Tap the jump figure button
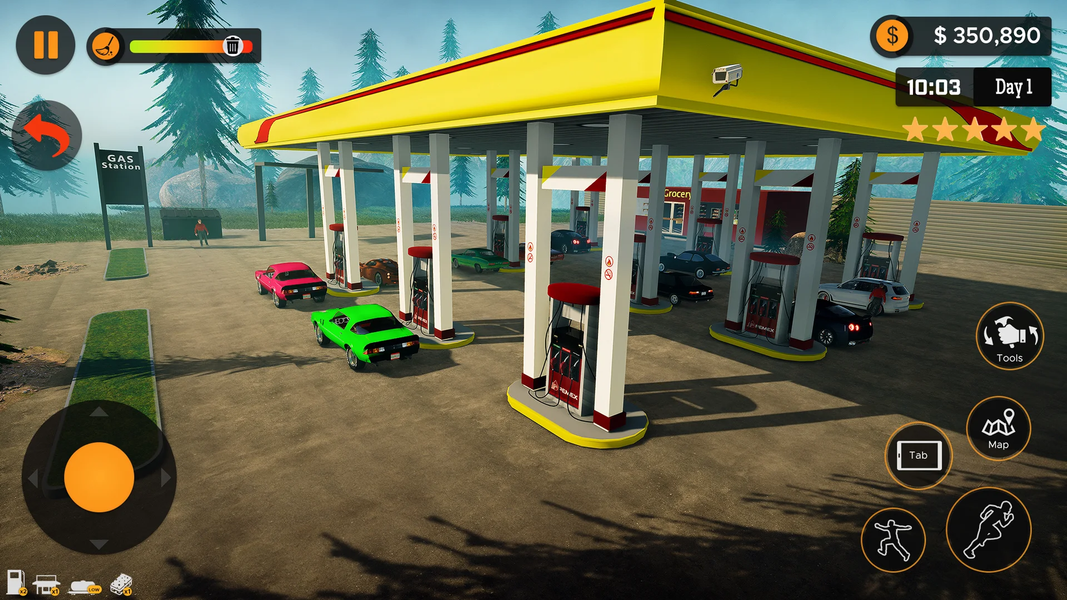The image size is (1067, 600). pos(893,540)
